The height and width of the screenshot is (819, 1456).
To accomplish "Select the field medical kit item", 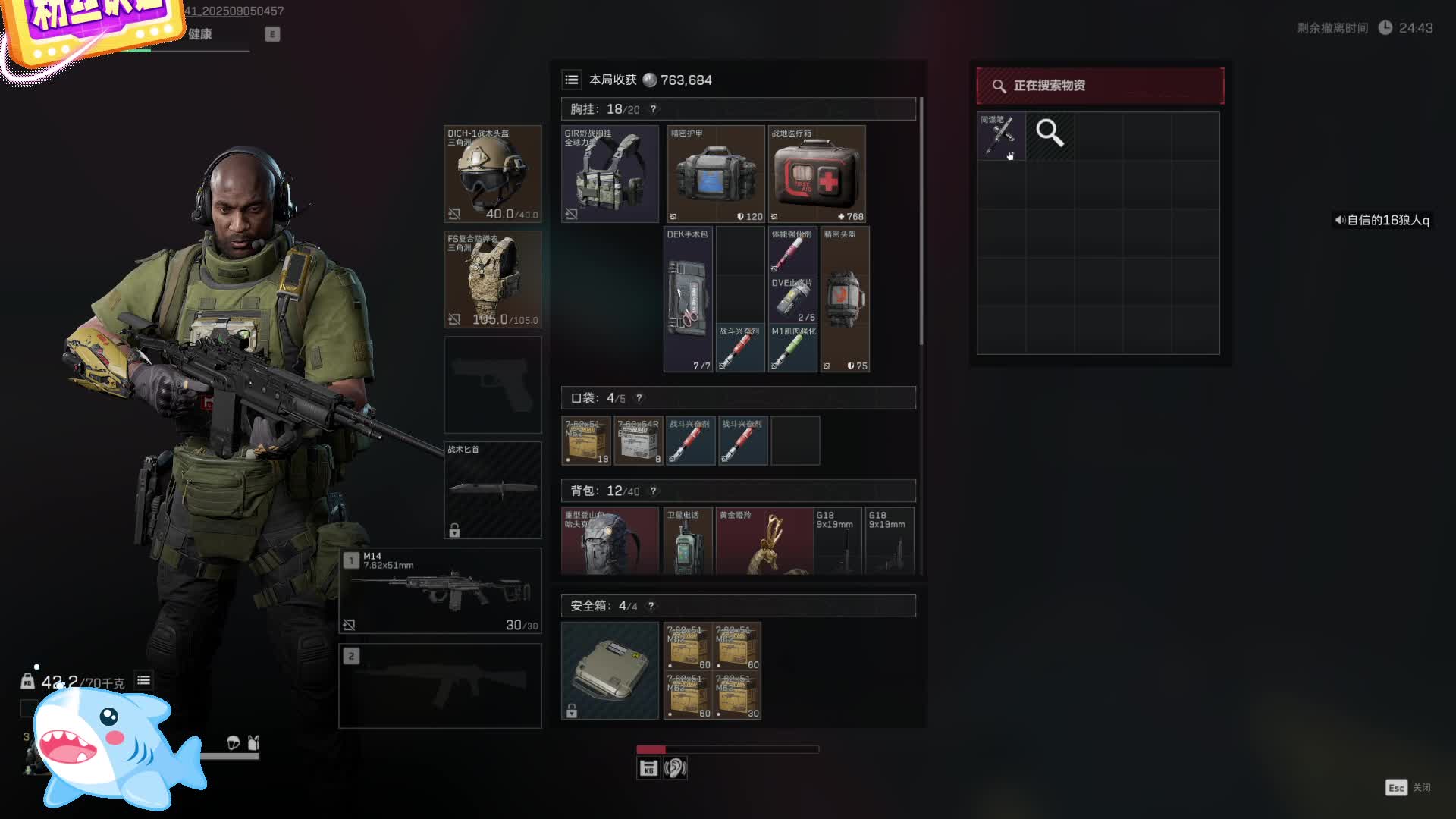I will (816, 174).
